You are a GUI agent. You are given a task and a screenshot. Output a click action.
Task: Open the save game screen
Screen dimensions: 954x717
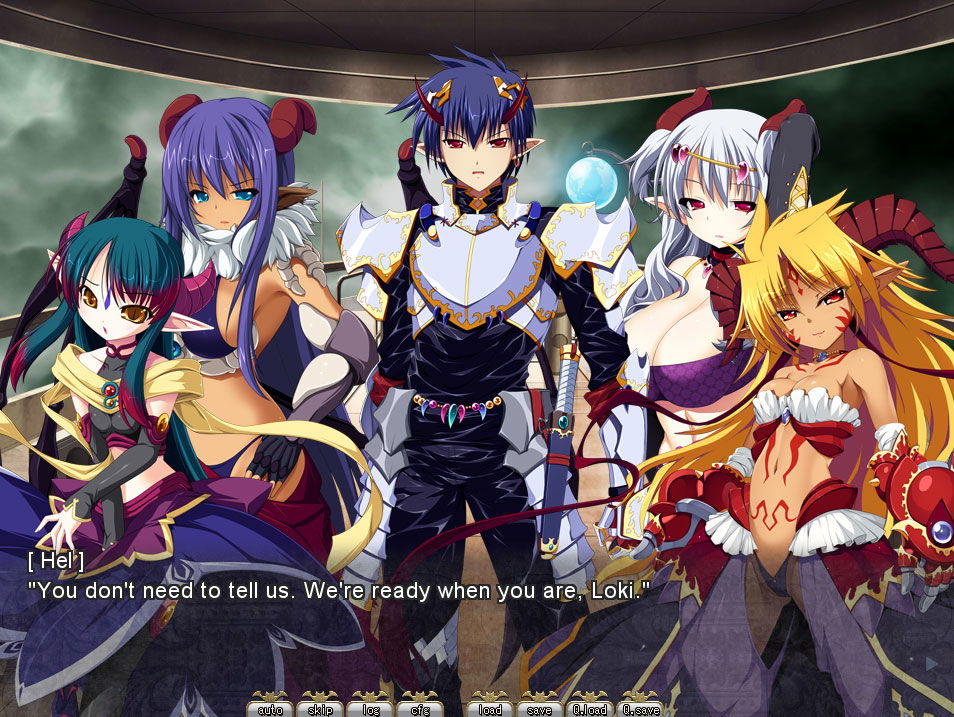tap(540, 708)
